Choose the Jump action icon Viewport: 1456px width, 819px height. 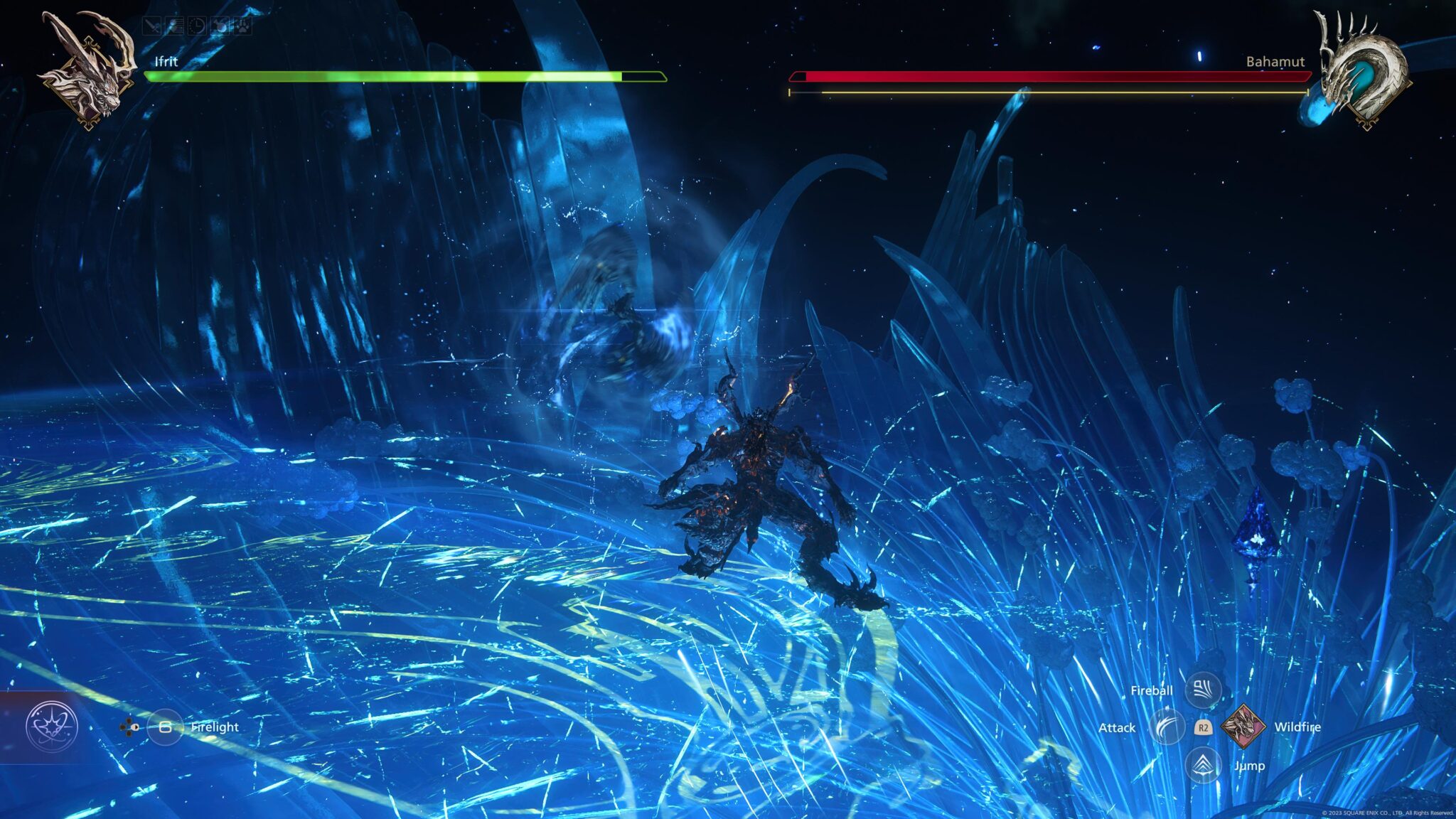pos(1203,765)
